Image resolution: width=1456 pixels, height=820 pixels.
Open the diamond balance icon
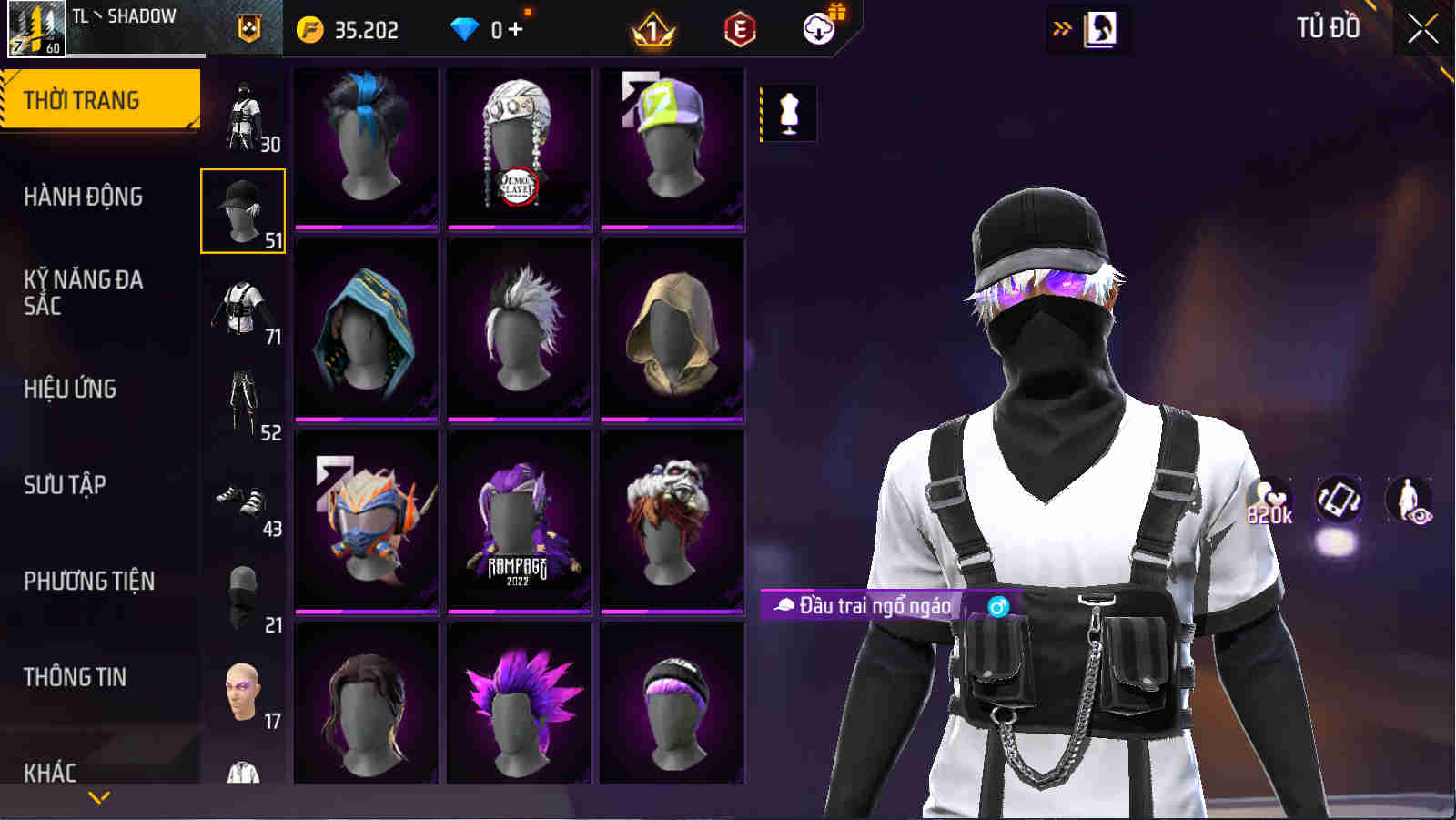[x=466, y=27]
